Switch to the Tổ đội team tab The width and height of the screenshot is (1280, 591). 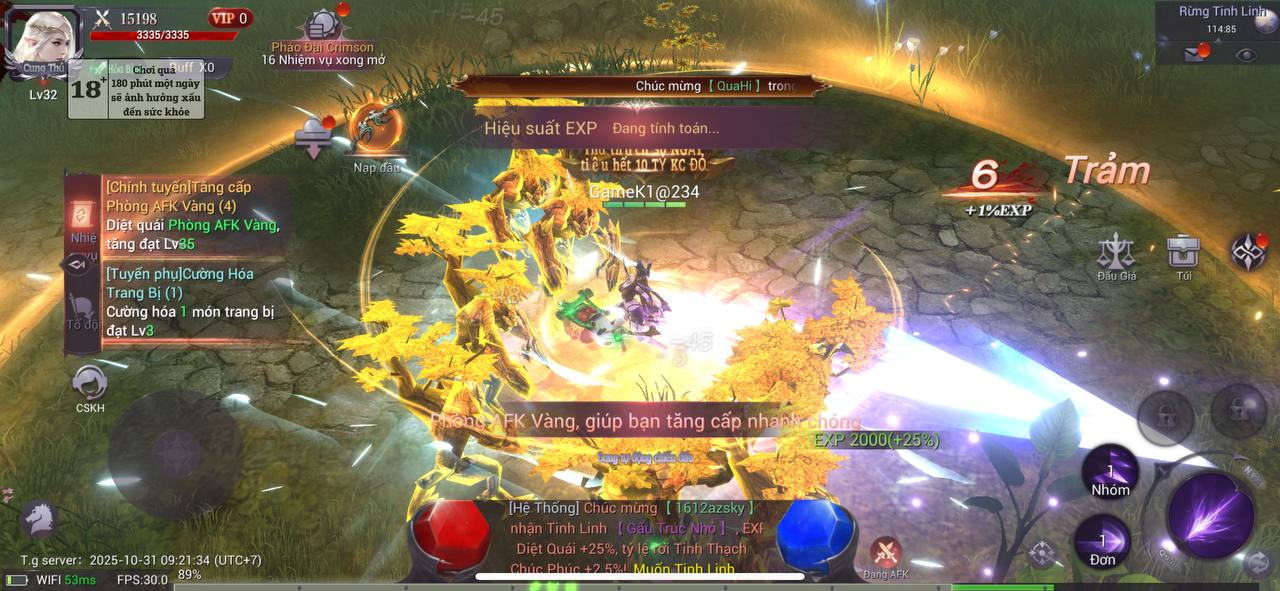(x=83, y=310)
